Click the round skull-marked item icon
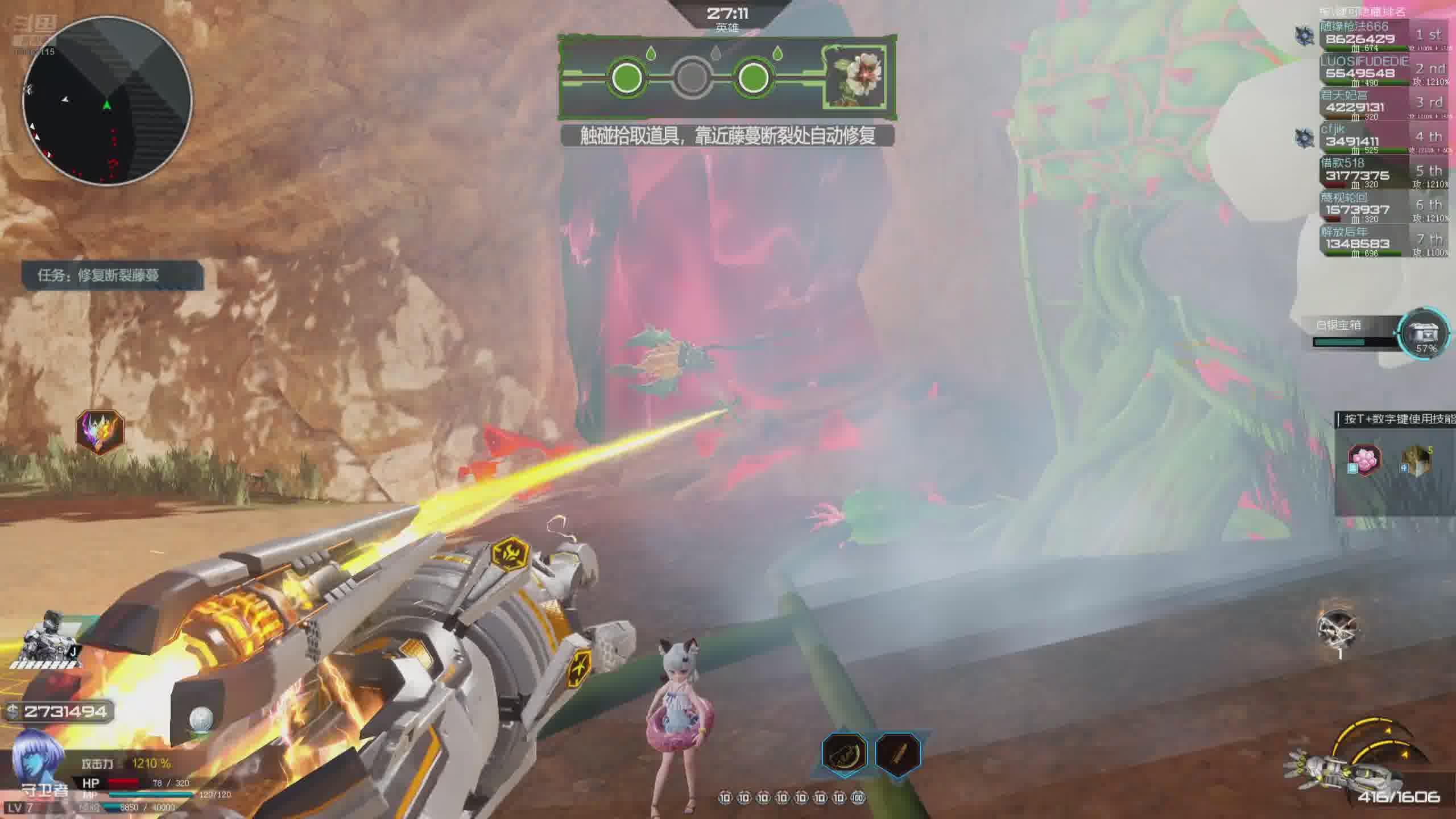 click(x=1338, y=628)
